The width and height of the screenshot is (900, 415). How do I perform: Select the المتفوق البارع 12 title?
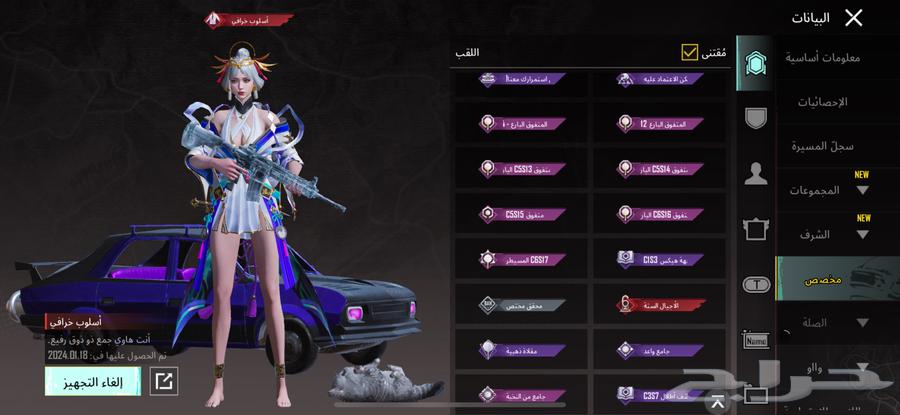pos(660,123)
